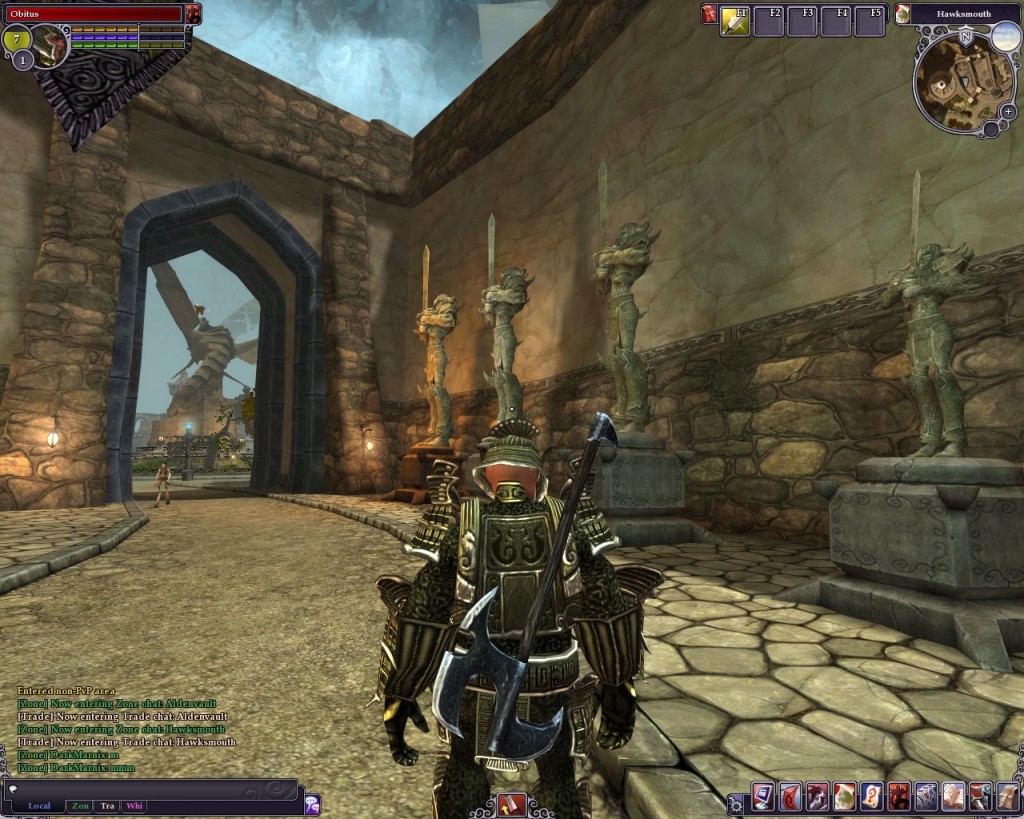Open the gear settings button

point(736,803)
